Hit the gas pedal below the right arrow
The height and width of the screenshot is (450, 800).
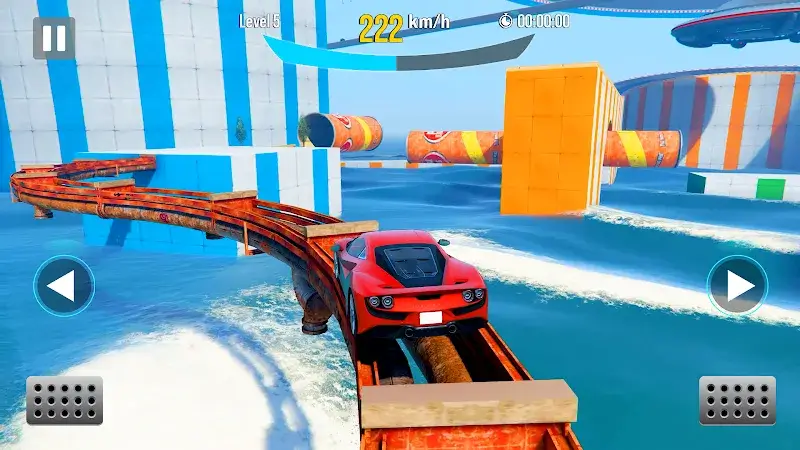point(737,400)
